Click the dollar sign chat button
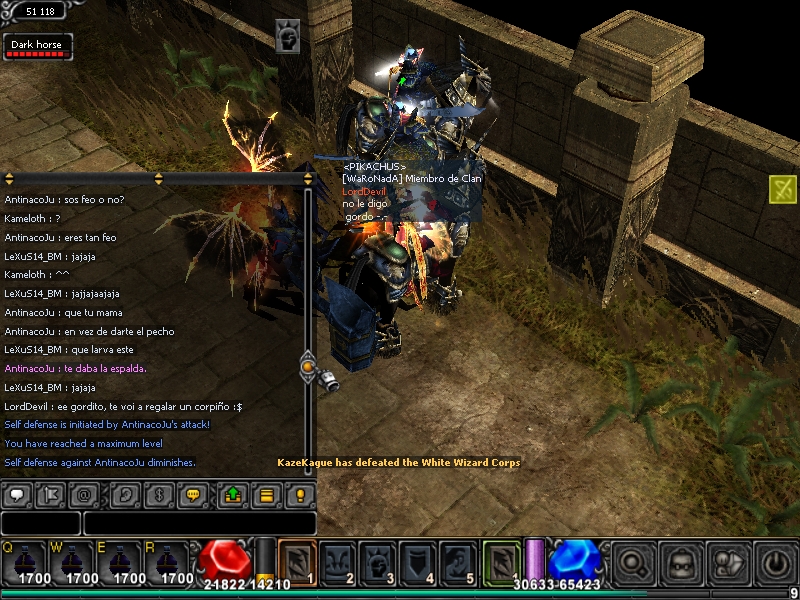The height and width of the screenshot is (600, 800). [156, 494]
